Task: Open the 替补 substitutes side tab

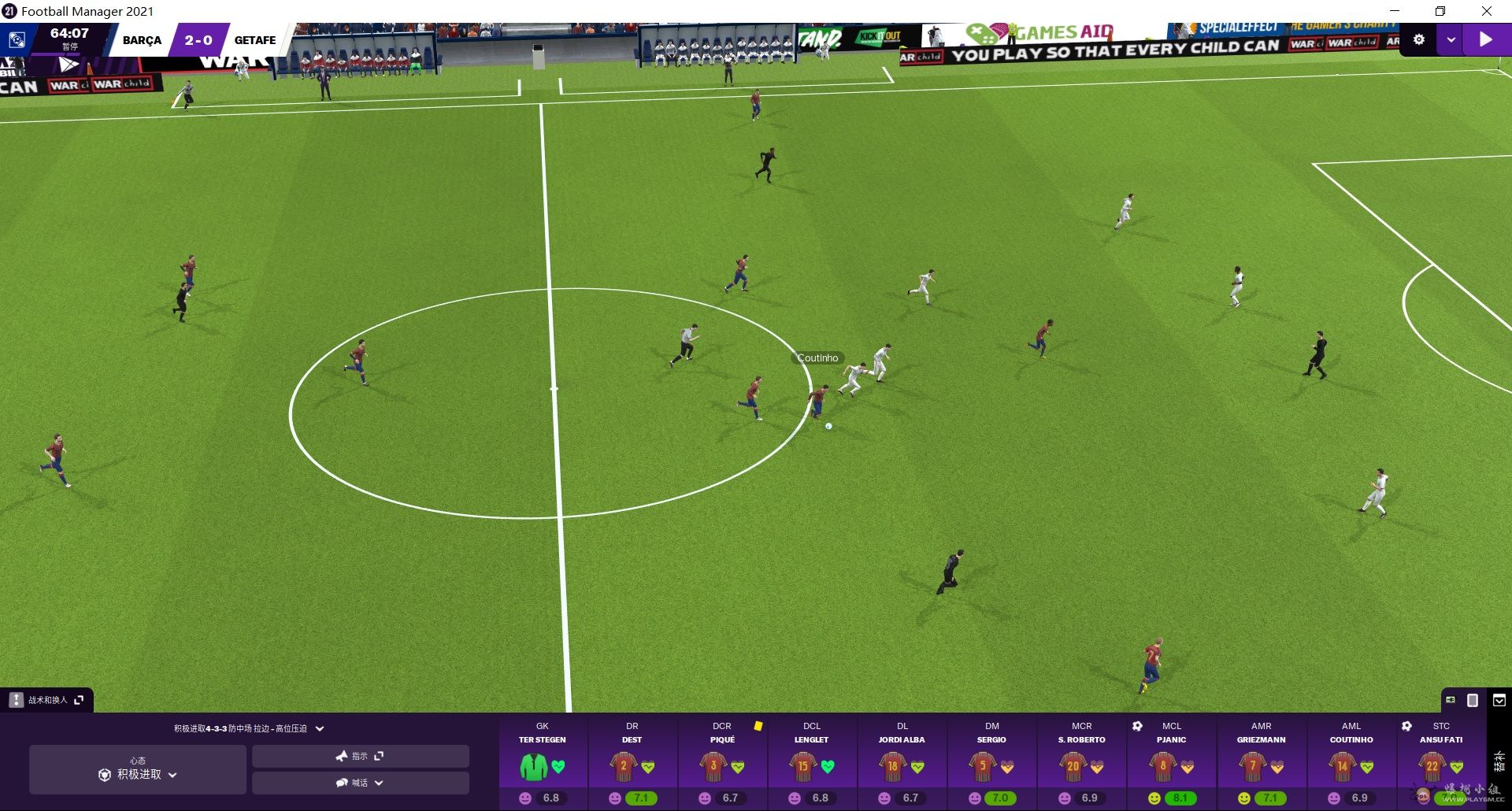Action: (1499, 761)
